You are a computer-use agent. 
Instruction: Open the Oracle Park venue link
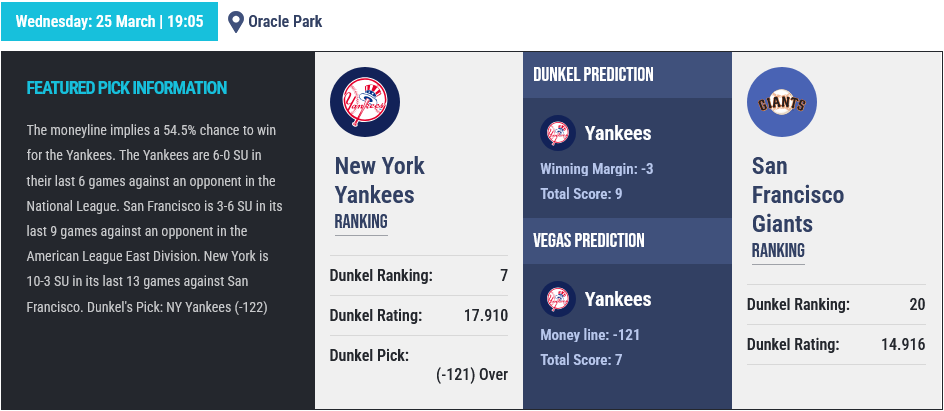point(285,21)
